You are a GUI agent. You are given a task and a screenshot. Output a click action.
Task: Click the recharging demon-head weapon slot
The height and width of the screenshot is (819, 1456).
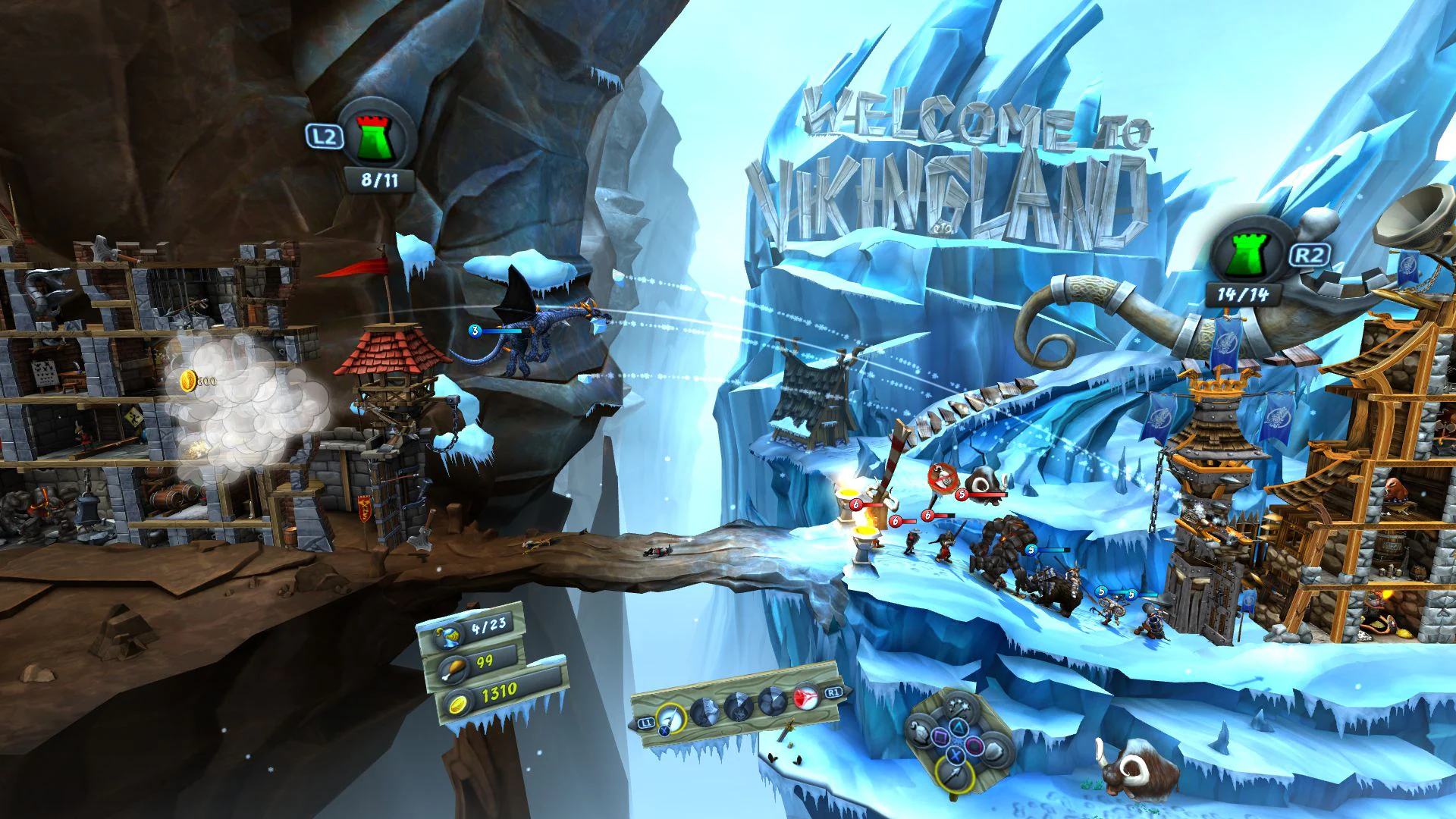[739, 708]
